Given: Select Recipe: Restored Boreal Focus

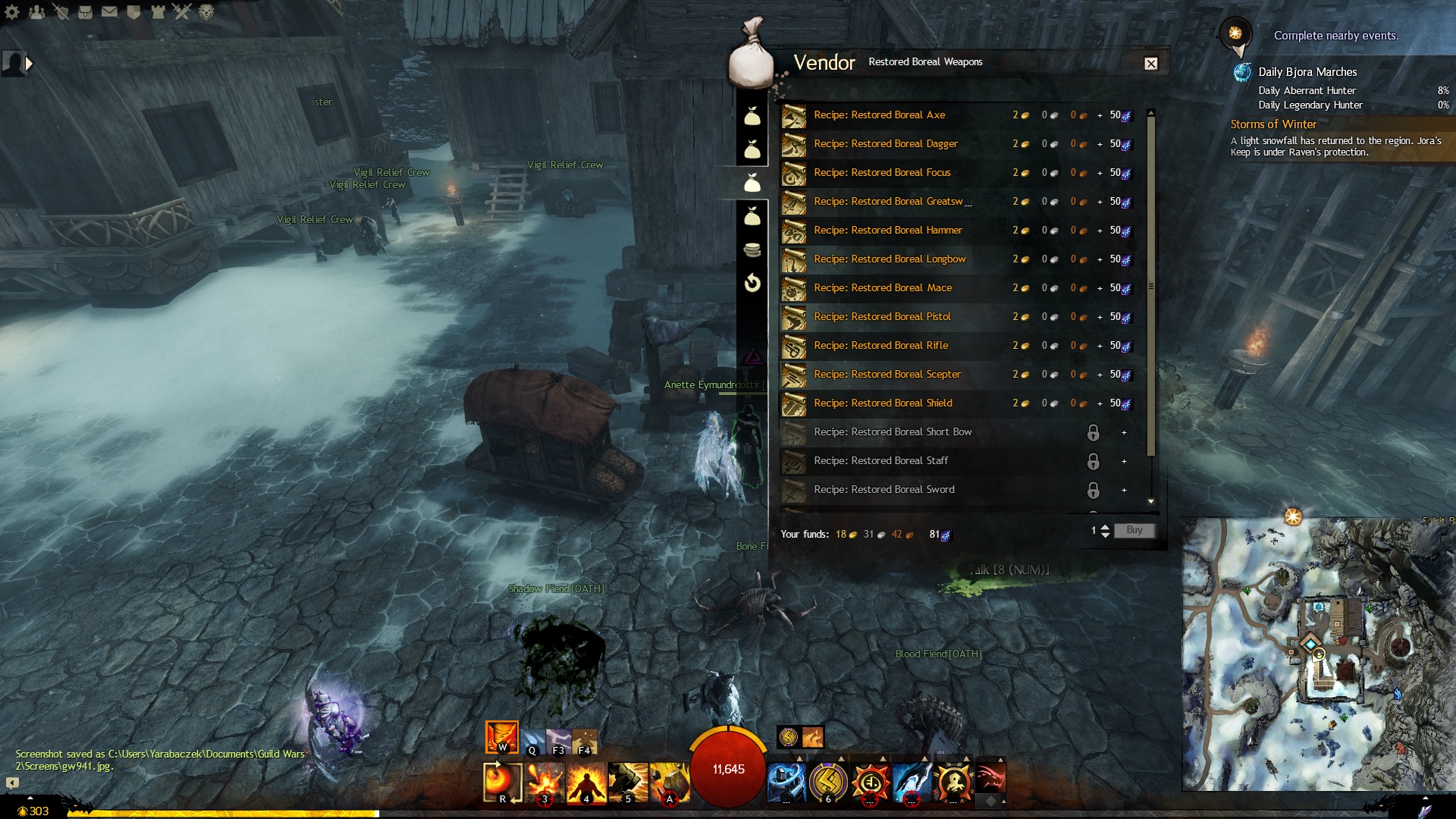Looking at the screenshot, I should pyautogui.click(x=881, y=173).
